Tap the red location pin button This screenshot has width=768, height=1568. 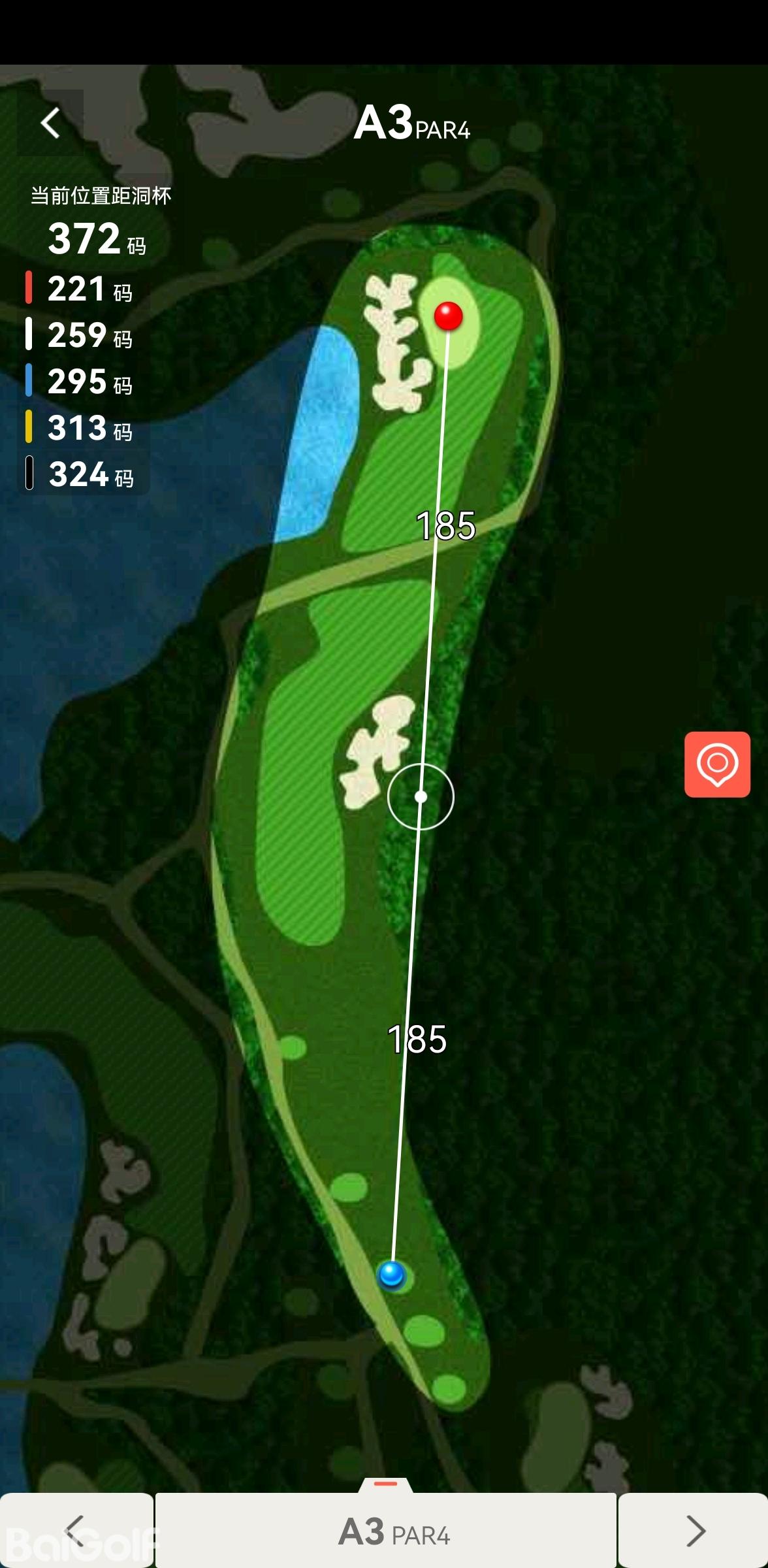coord(717,764)
